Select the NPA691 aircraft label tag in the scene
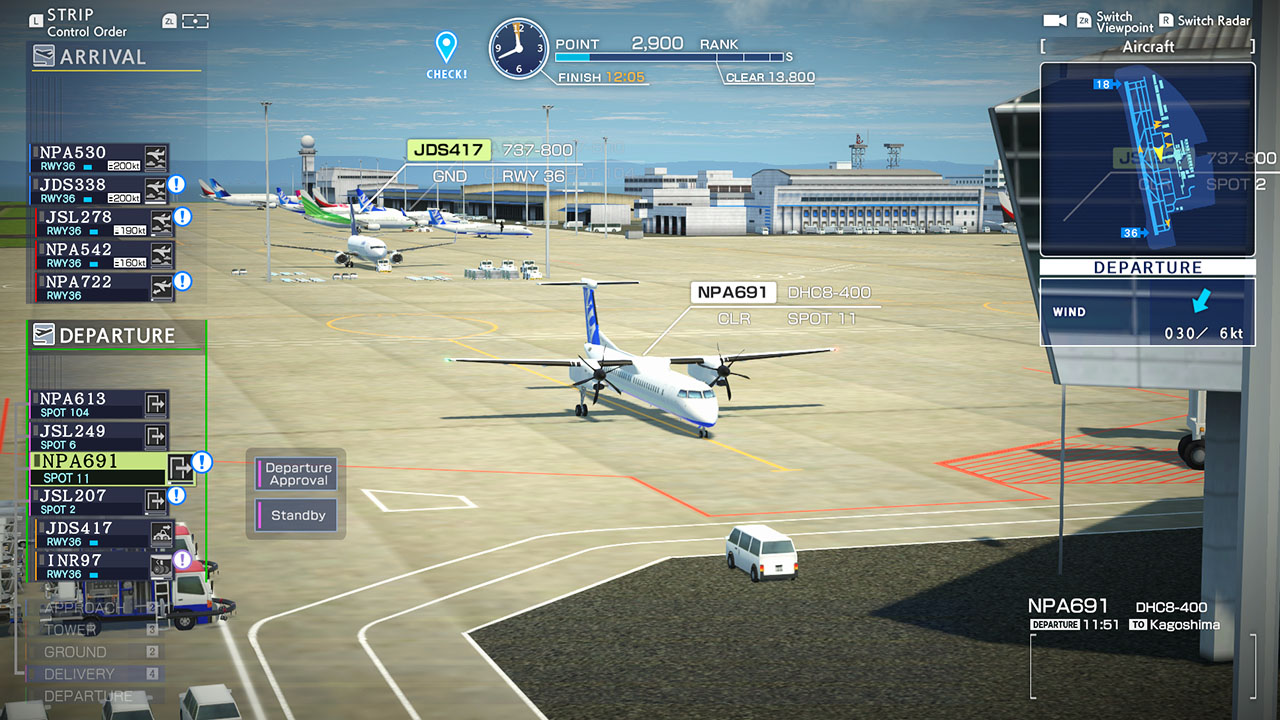The image size is (1280, 720). (x=732, y=292)
